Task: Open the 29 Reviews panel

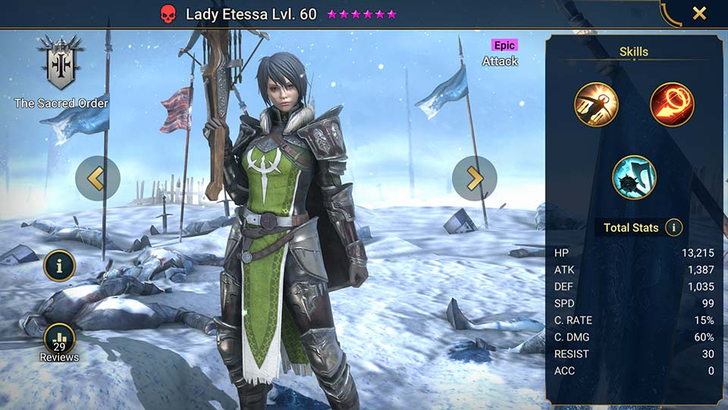Action: 60,342
